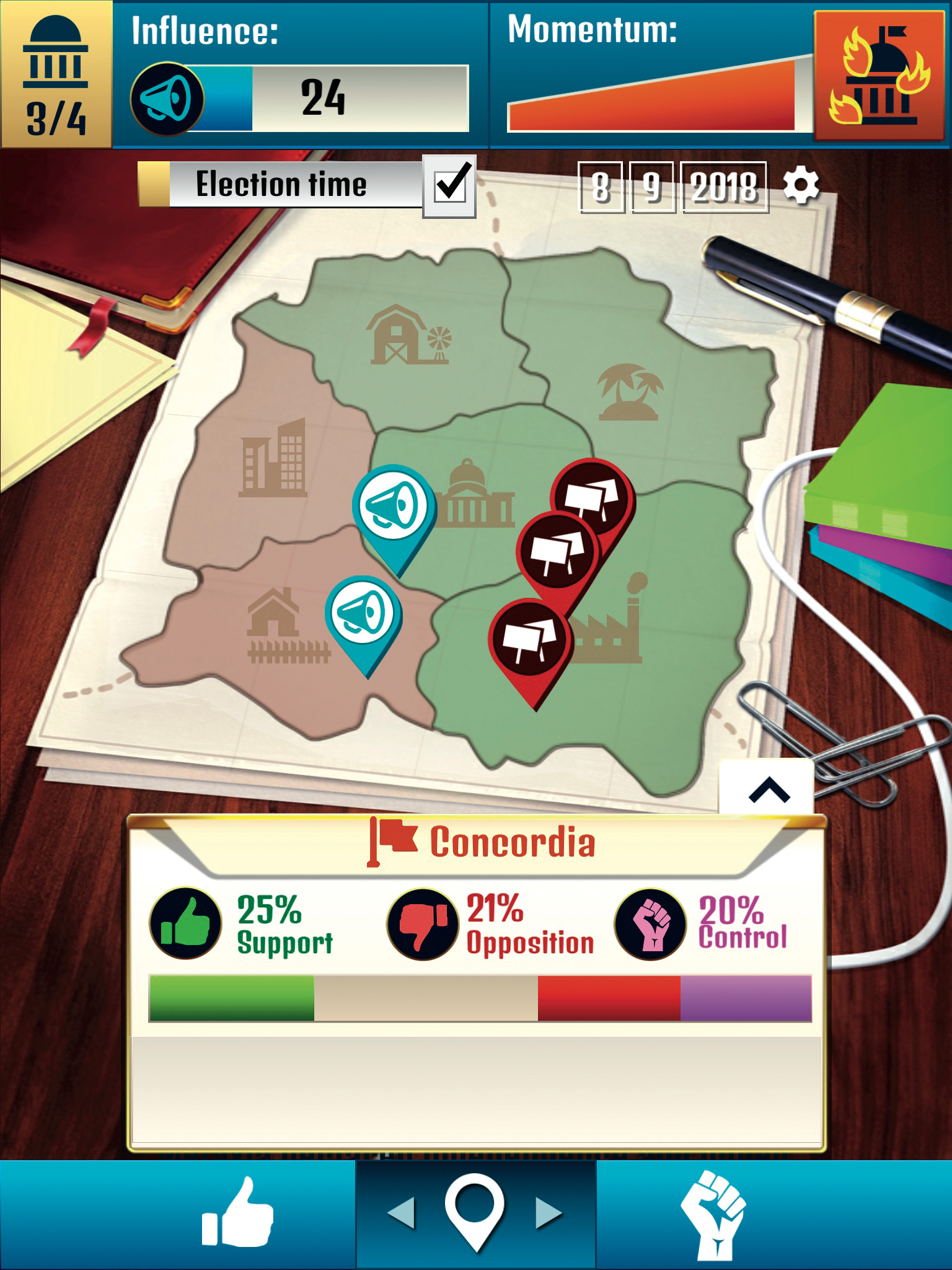This screenshot has height=1270, width=952.
Task: Select the farm barn region on map
Action: (408, 336)
